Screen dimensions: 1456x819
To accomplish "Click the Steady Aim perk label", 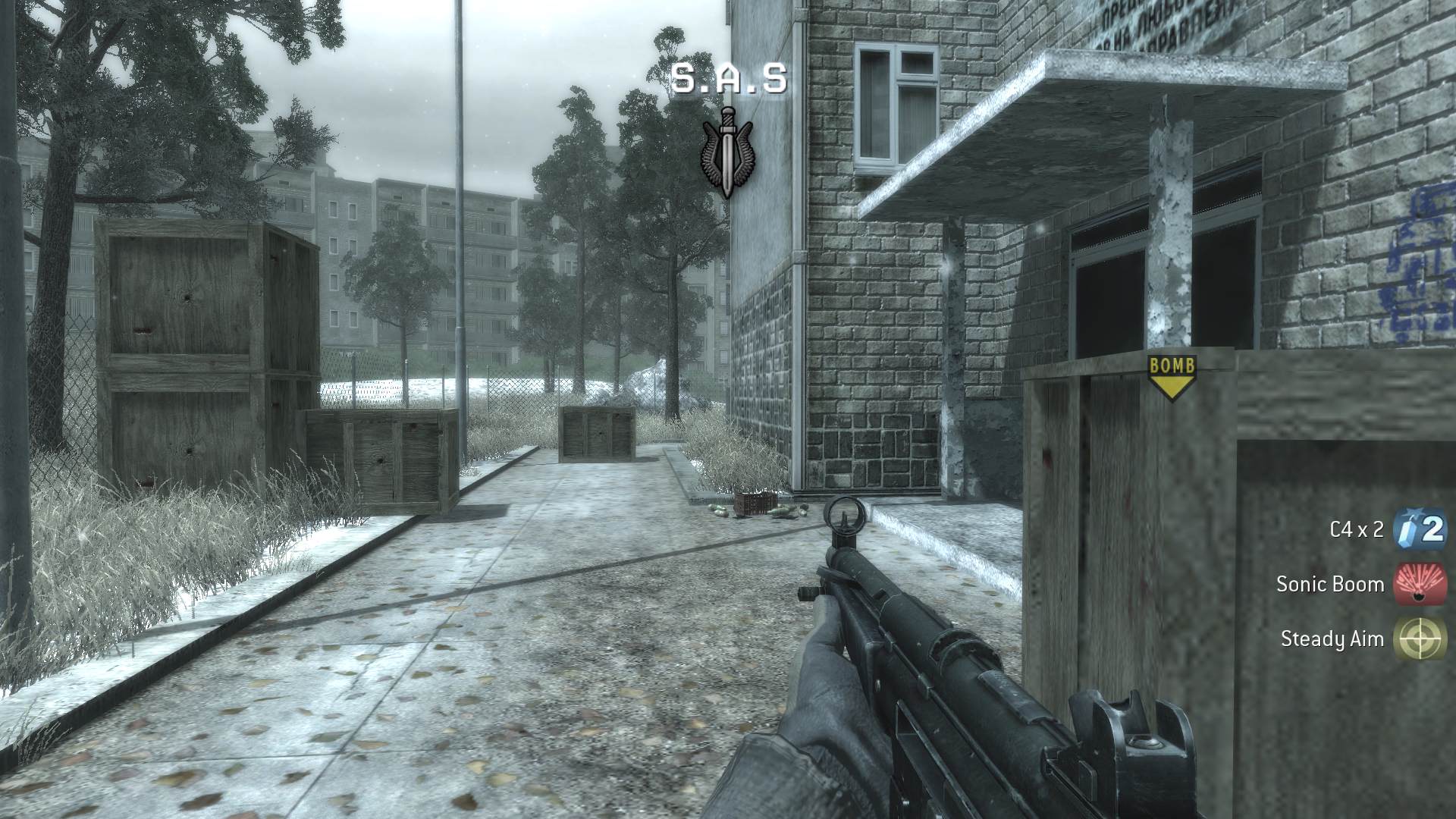I will (x=1331, y=639).
